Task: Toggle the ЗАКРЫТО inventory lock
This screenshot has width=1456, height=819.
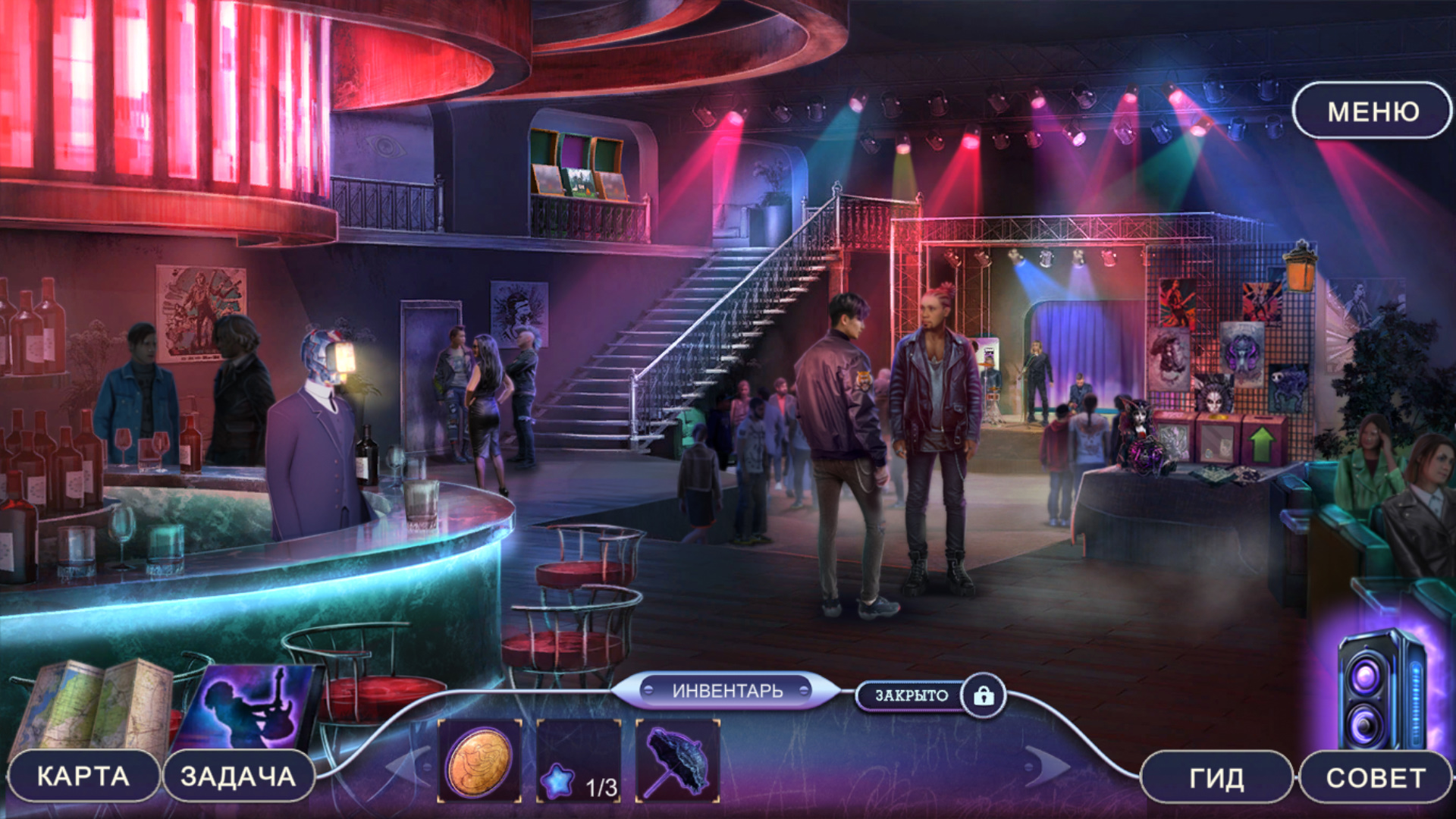Action: [983, 695]
